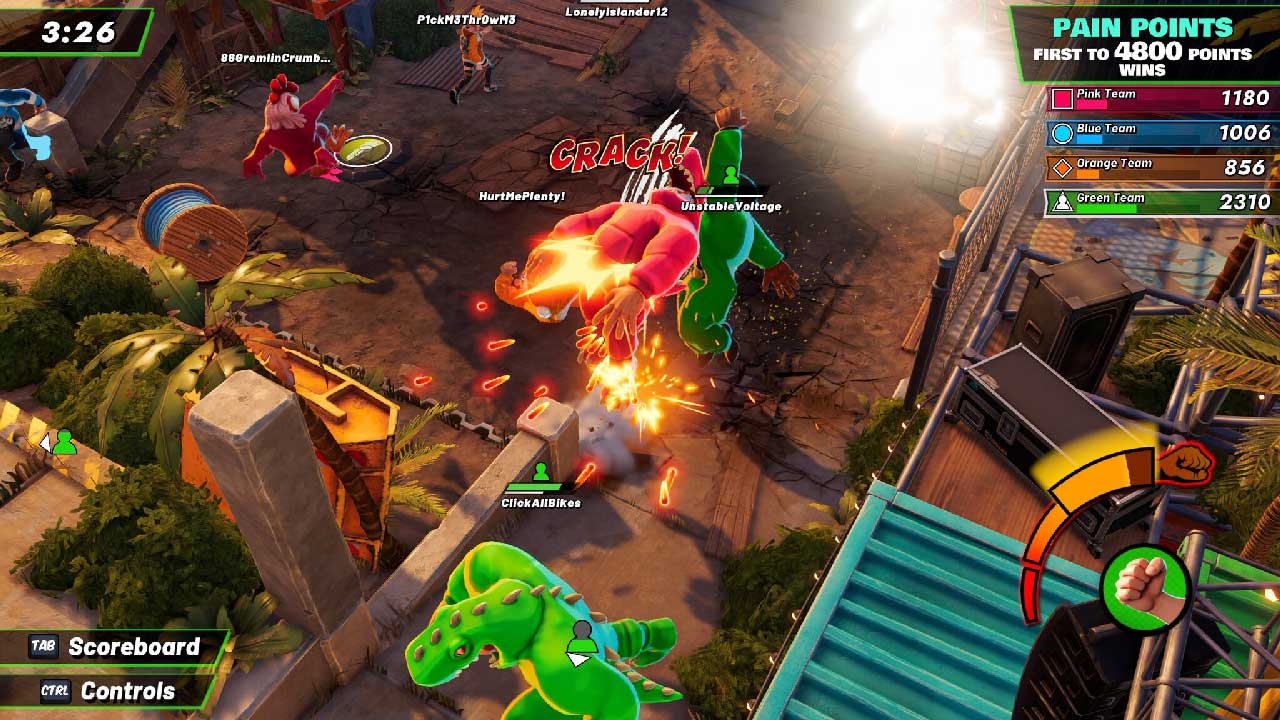Viewport: 1280px width, 720px height.
Task: Open the Scoreboard panel
Action: coord(116,647)
